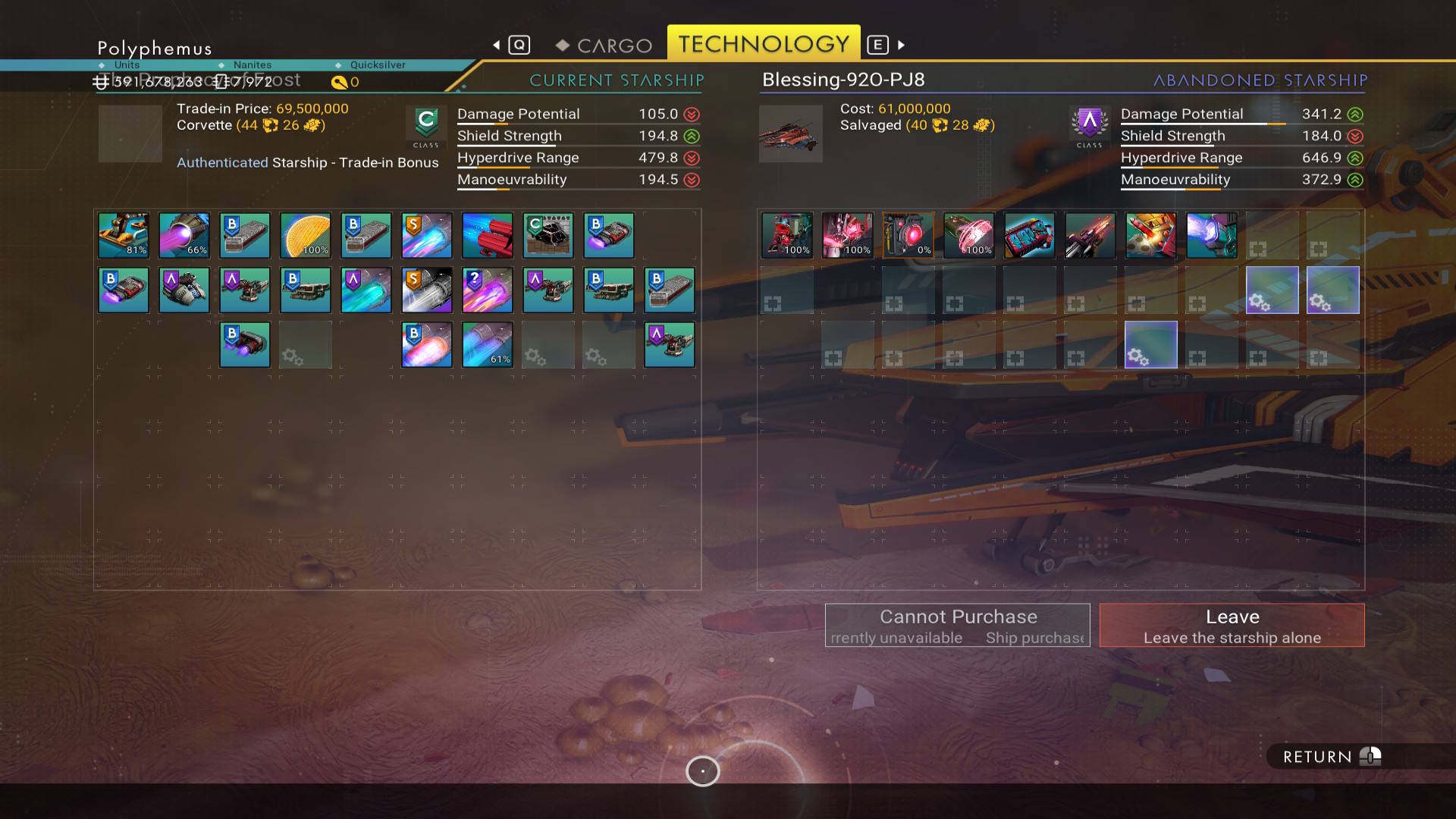Click the Blessing-920-PJ8 ship thumbnail
1456x819 pixels.
pyautogui.click(x=791, y=134)
